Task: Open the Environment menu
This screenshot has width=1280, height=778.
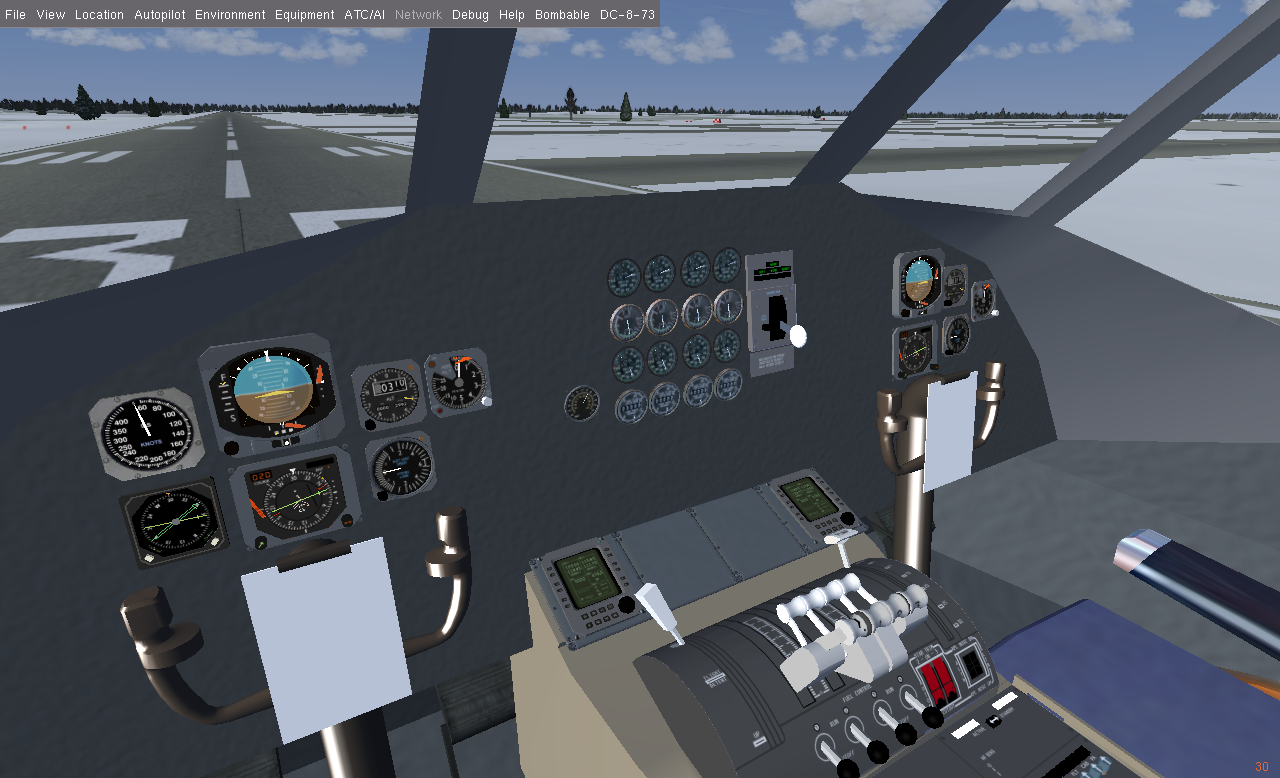Action: click(x=230, y=15)
